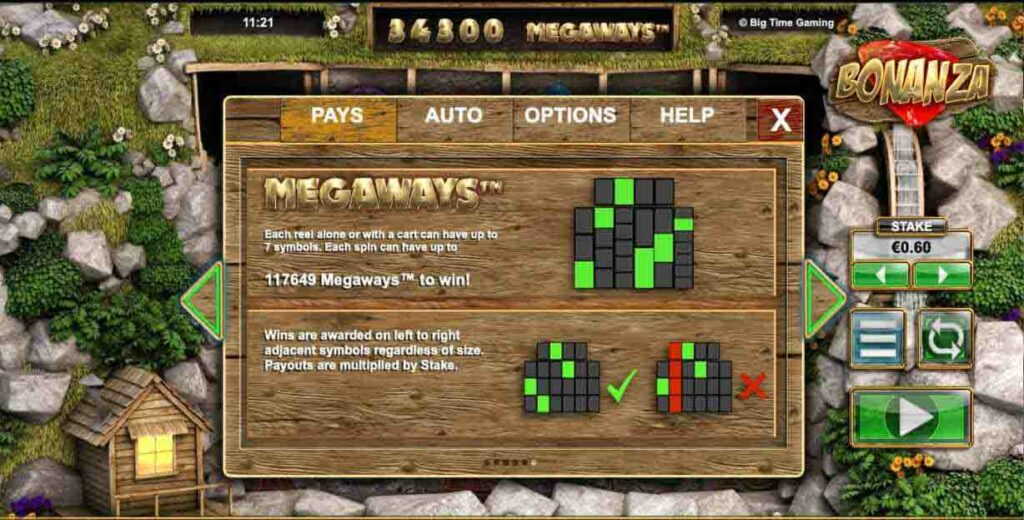Open the AUTO tab
Image resolution: width=1024 pixels, height=520 pixels.
click(x=453, y=117)
